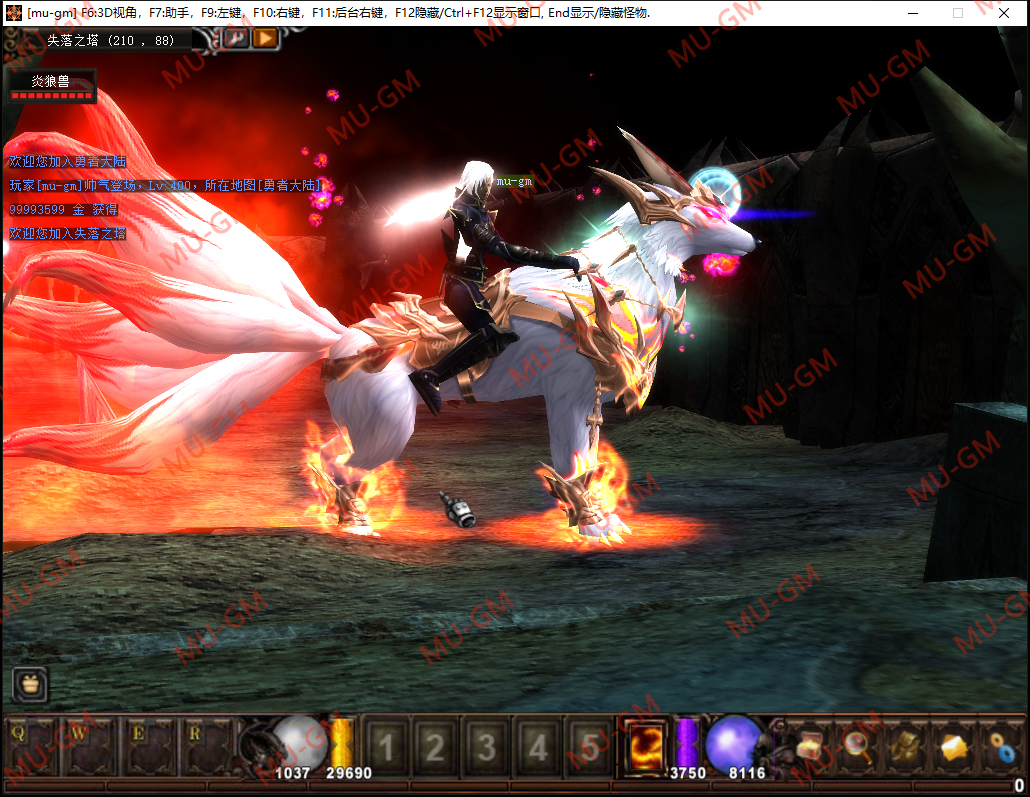The height and width of the screenshot is (797, 1030).
Task: Open the golden scroll menu icon
Action: click(x=906, y=745)
